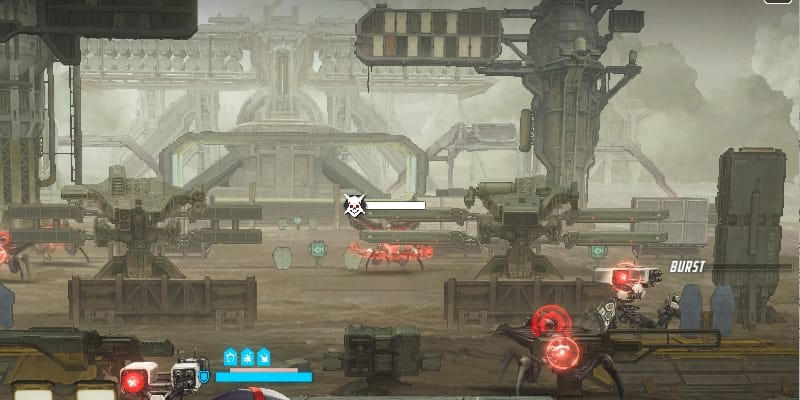Activate the blue starburst explosion skill icon

pyautogui.click(x=247, y=356)
